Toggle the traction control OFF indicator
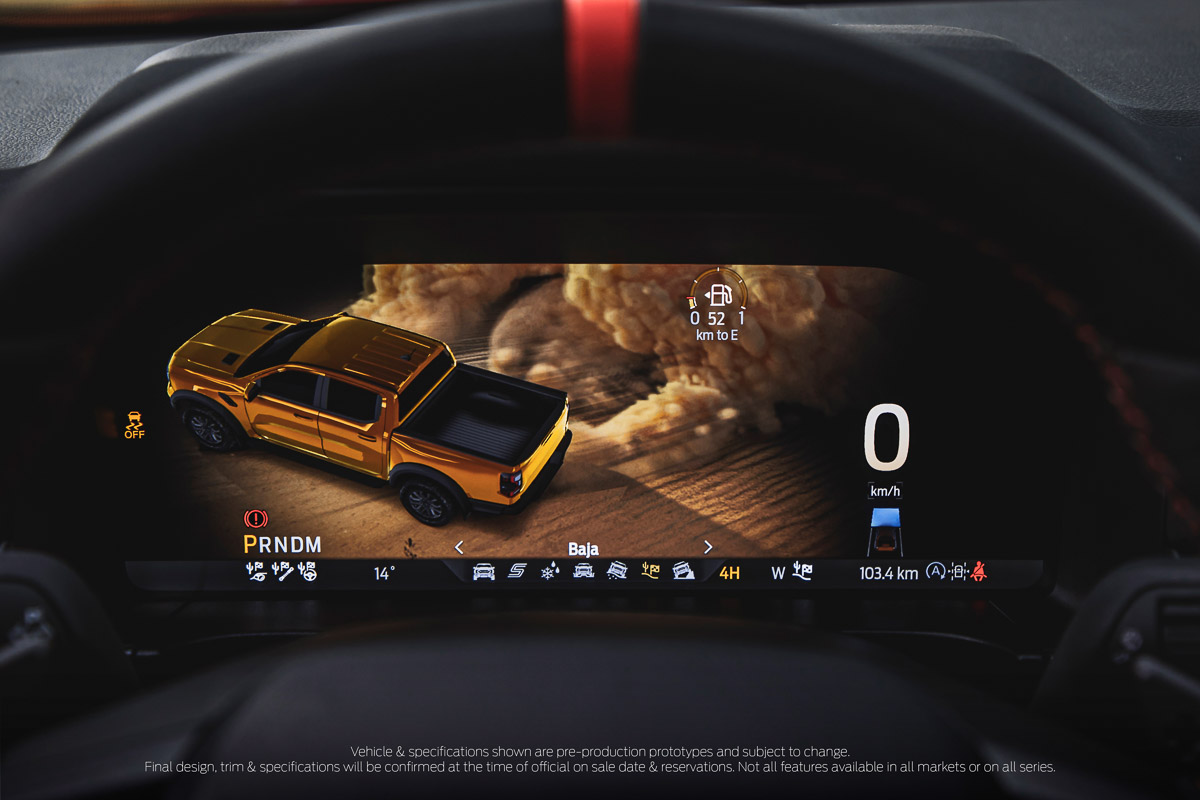Viewport: 1200px width, 800px height. click(x=134, y=425)
